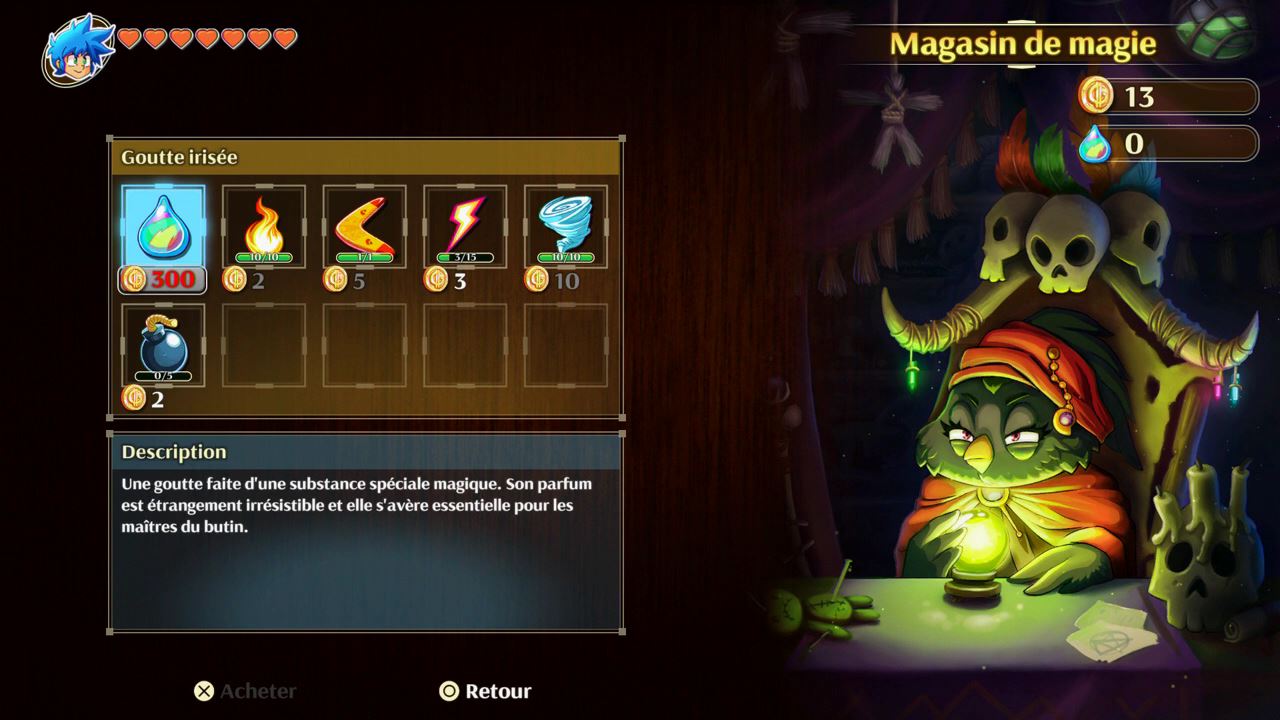Select the boomerang shop slot
The image size is (1280, 720).
pyautogui.click(x=364, y=227)
